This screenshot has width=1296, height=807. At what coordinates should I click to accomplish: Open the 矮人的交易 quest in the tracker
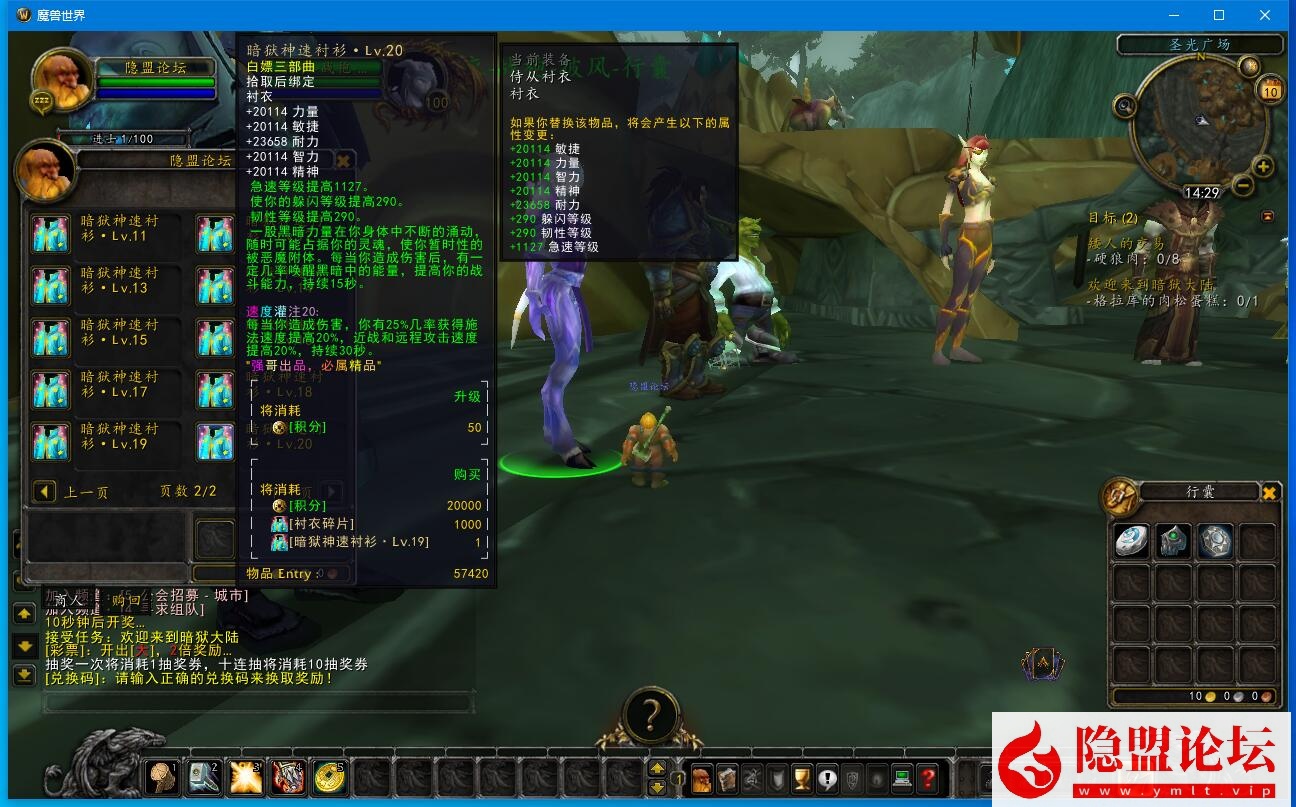click(x=1126, y=243)
